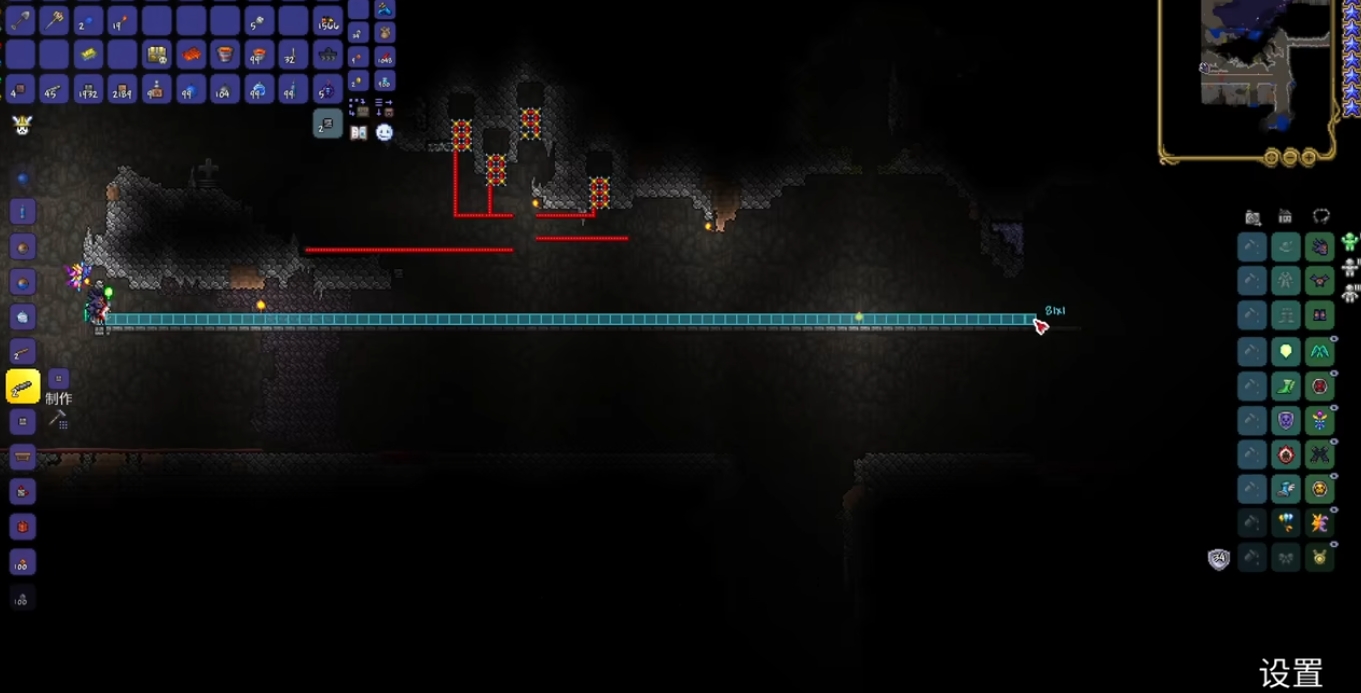Select the highlighted yellow crafting recipe
The width and height of the screenshot is (1361, 693).
tap(22, 387)
